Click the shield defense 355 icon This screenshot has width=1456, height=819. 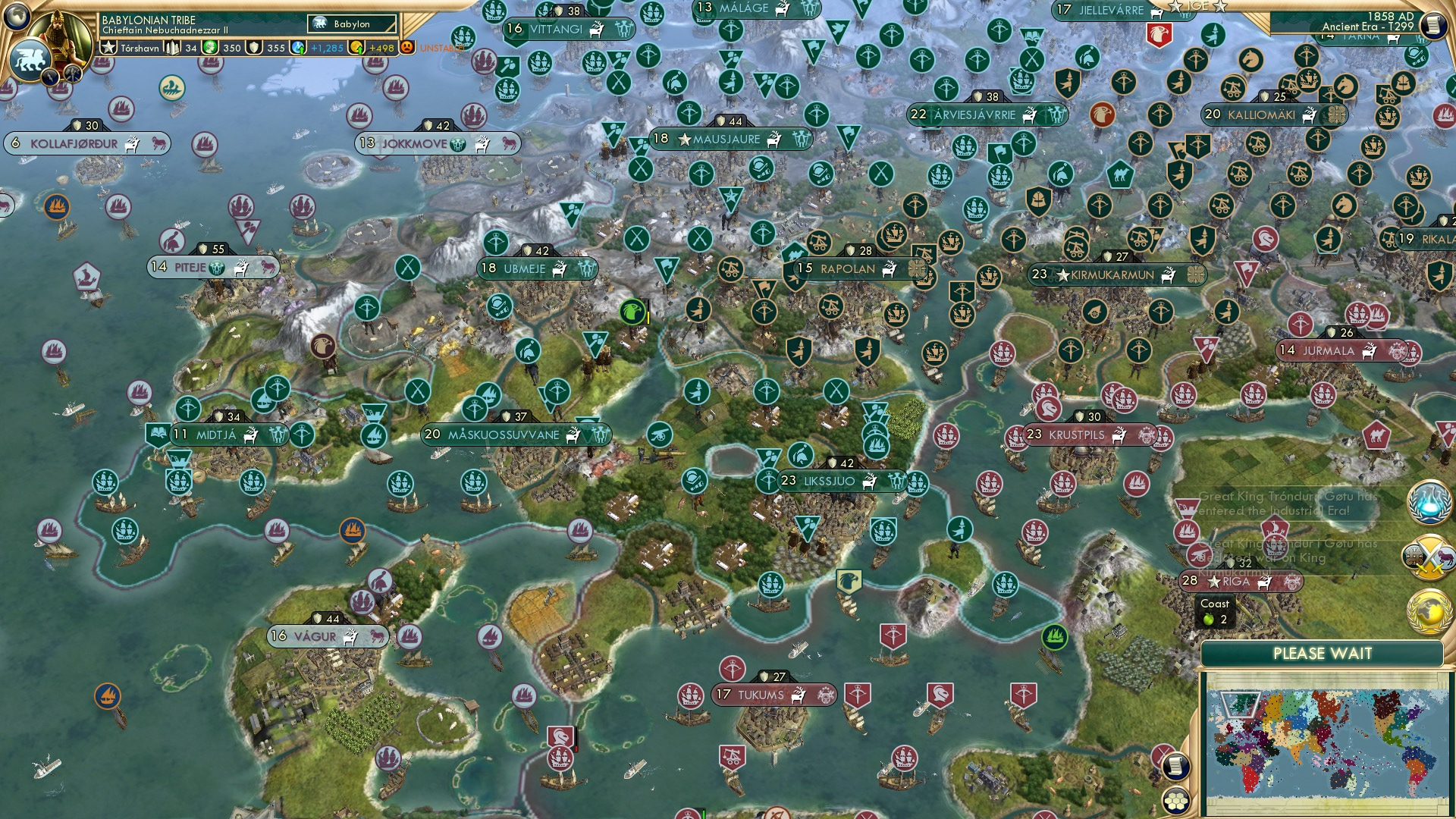[254, 48]
